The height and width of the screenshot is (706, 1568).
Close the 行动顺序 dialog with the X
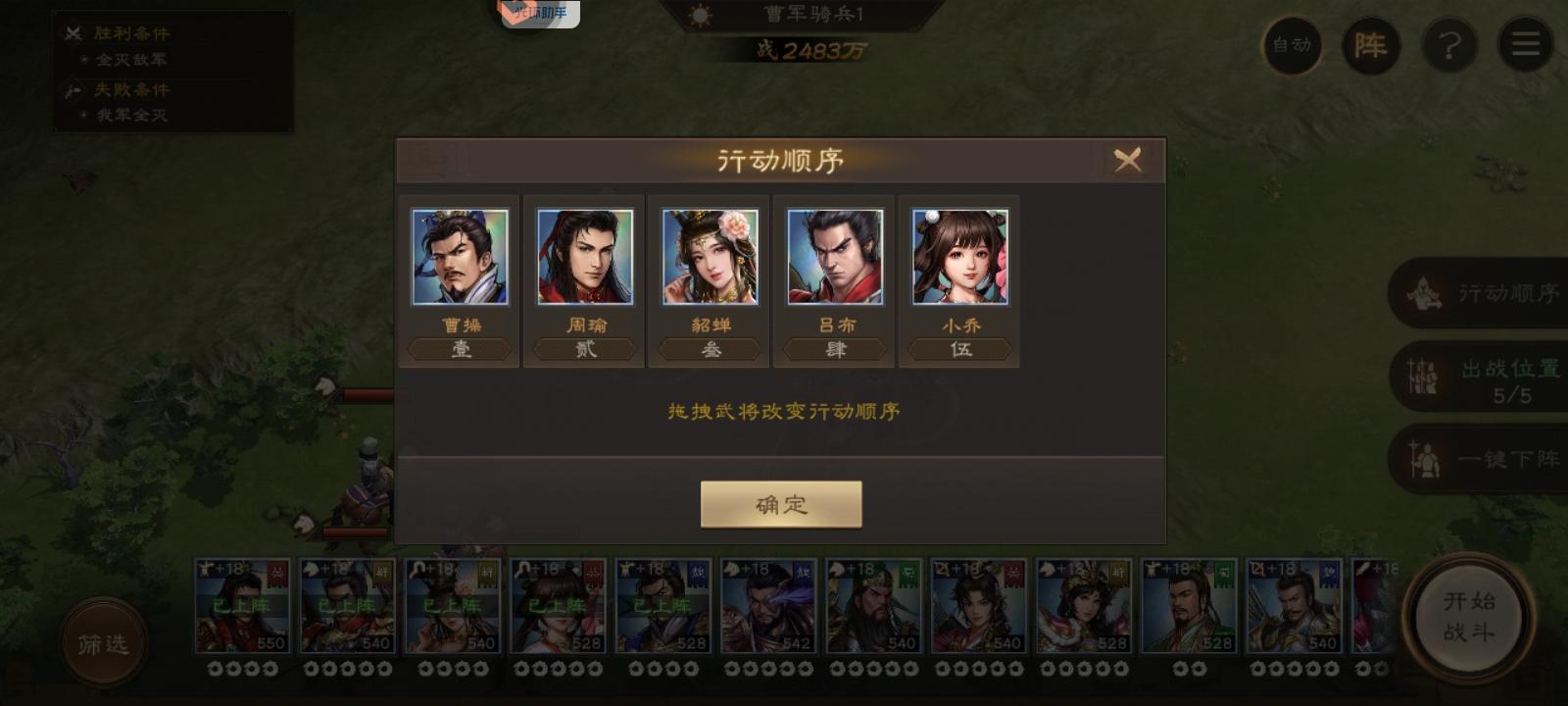coord(1129,160)
